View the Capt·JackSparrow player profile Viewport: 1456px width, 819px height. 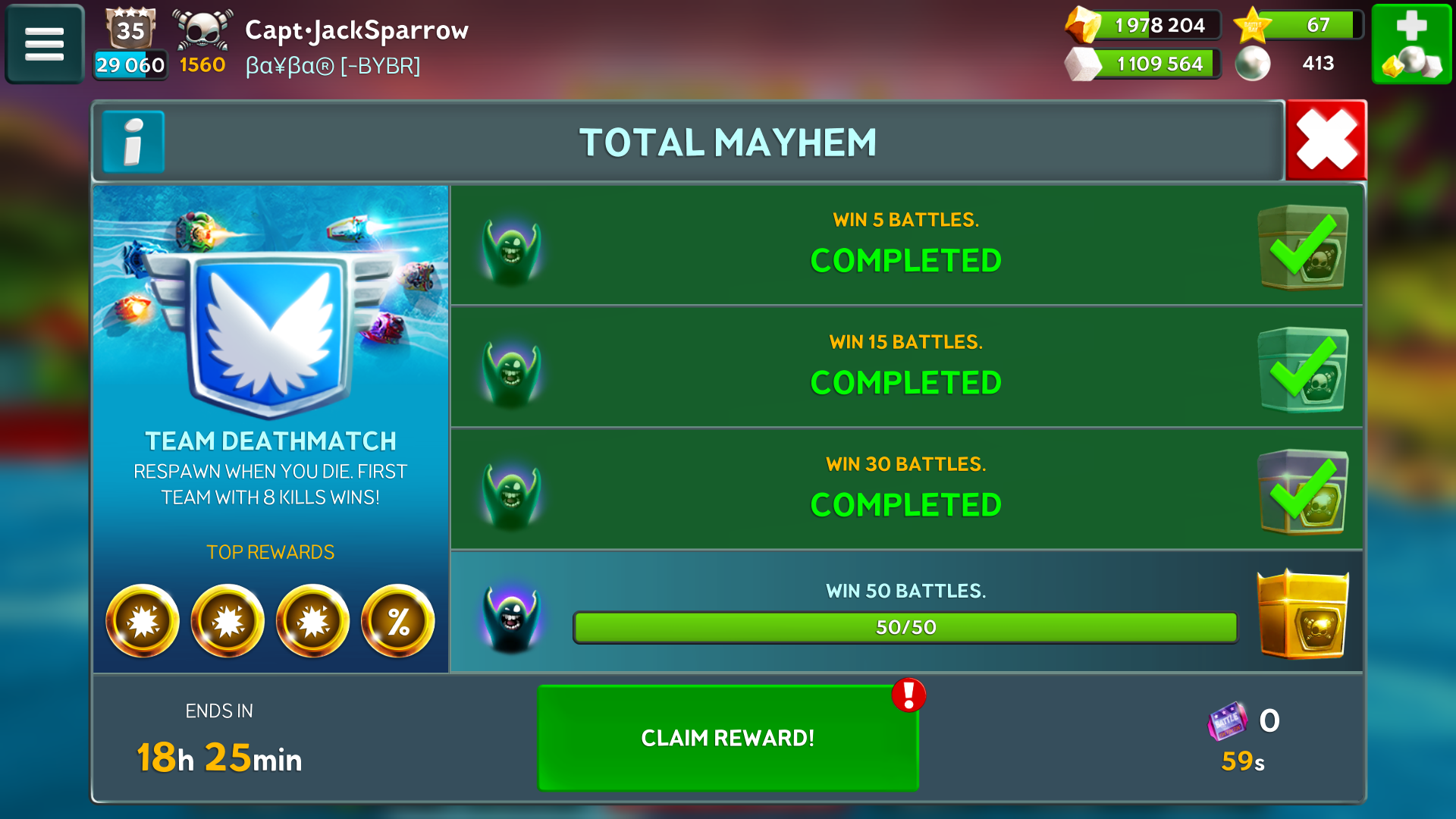coord(356,30)
